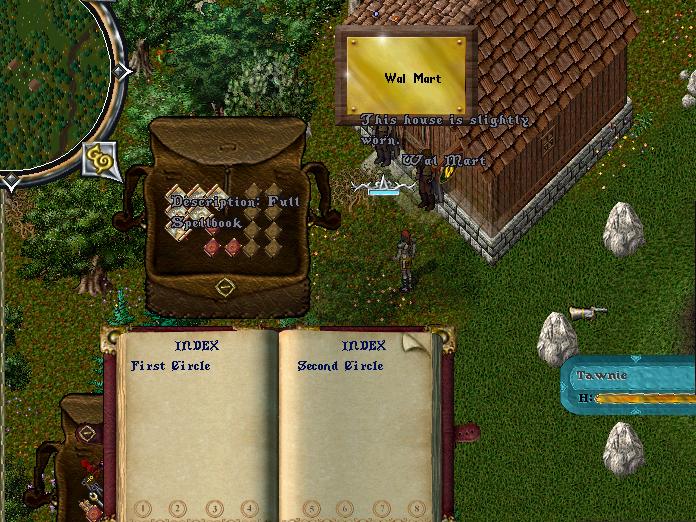The image size is (696, 522).
Task: Jump to circle 8 in the spellbook
Action: point(417,508)
